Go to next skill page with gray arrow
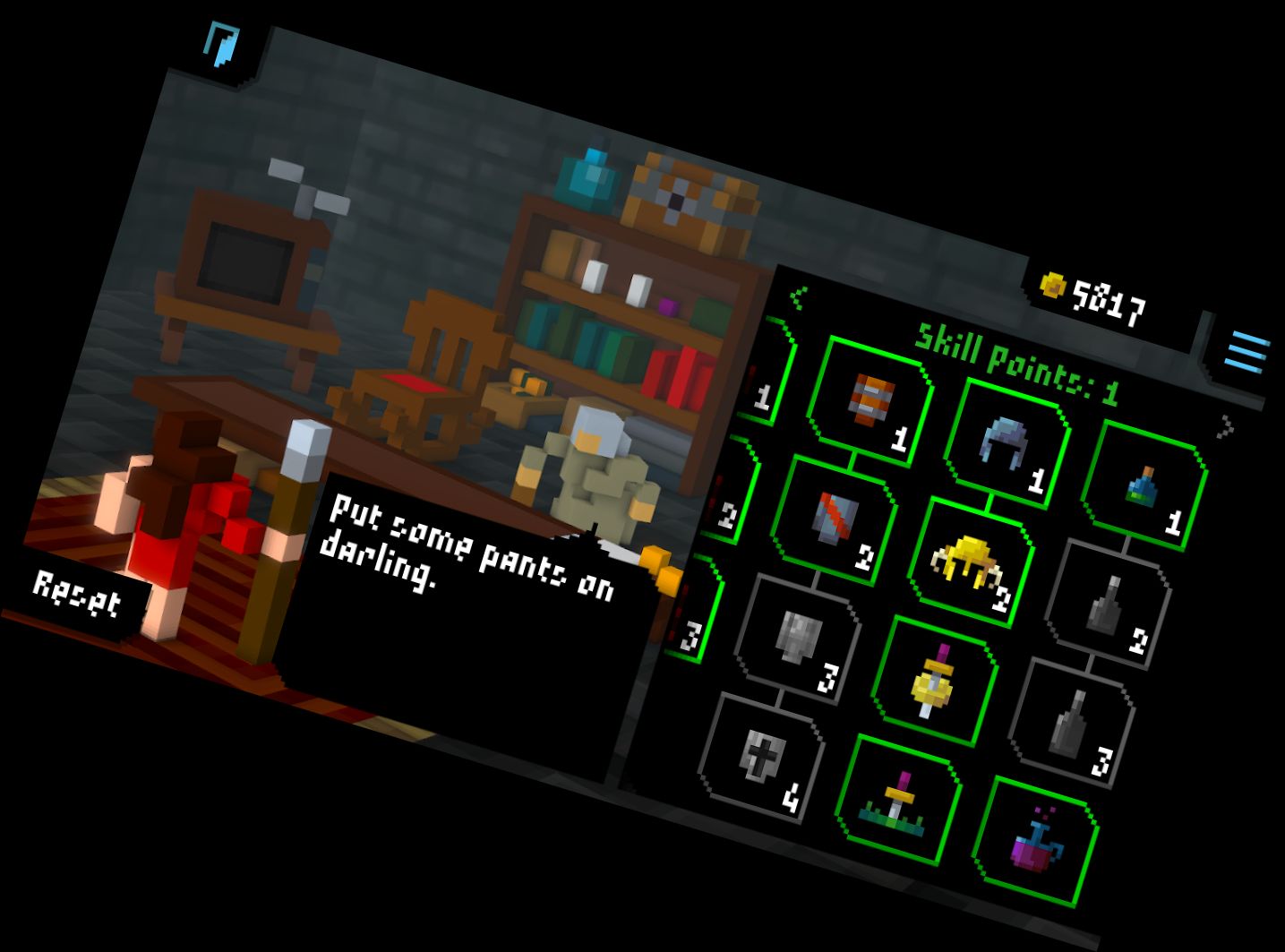1285x952 pixels. coord(1224,426)
